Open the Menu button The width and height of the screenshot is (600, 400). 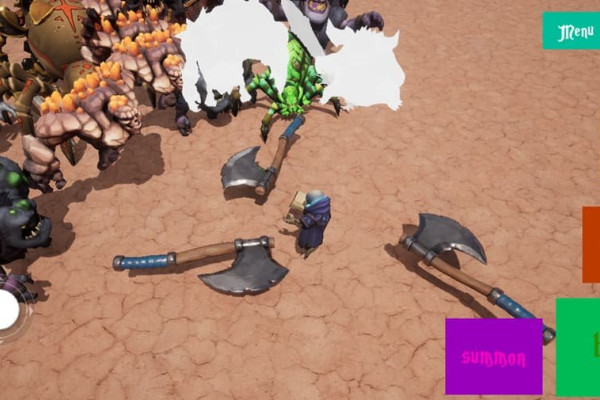click(x=572, y=31)
